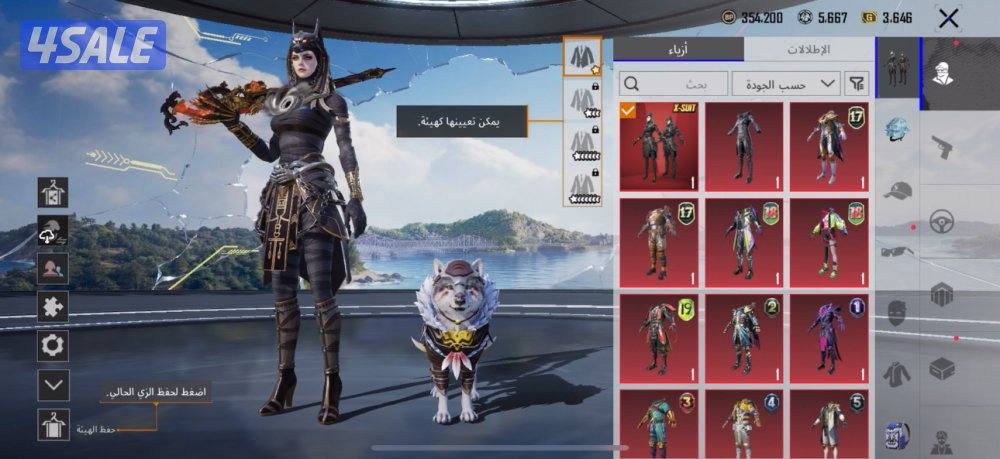The image size is (1000, 459).
Task: Select the jacket clothing category icon
Action: 897,373
